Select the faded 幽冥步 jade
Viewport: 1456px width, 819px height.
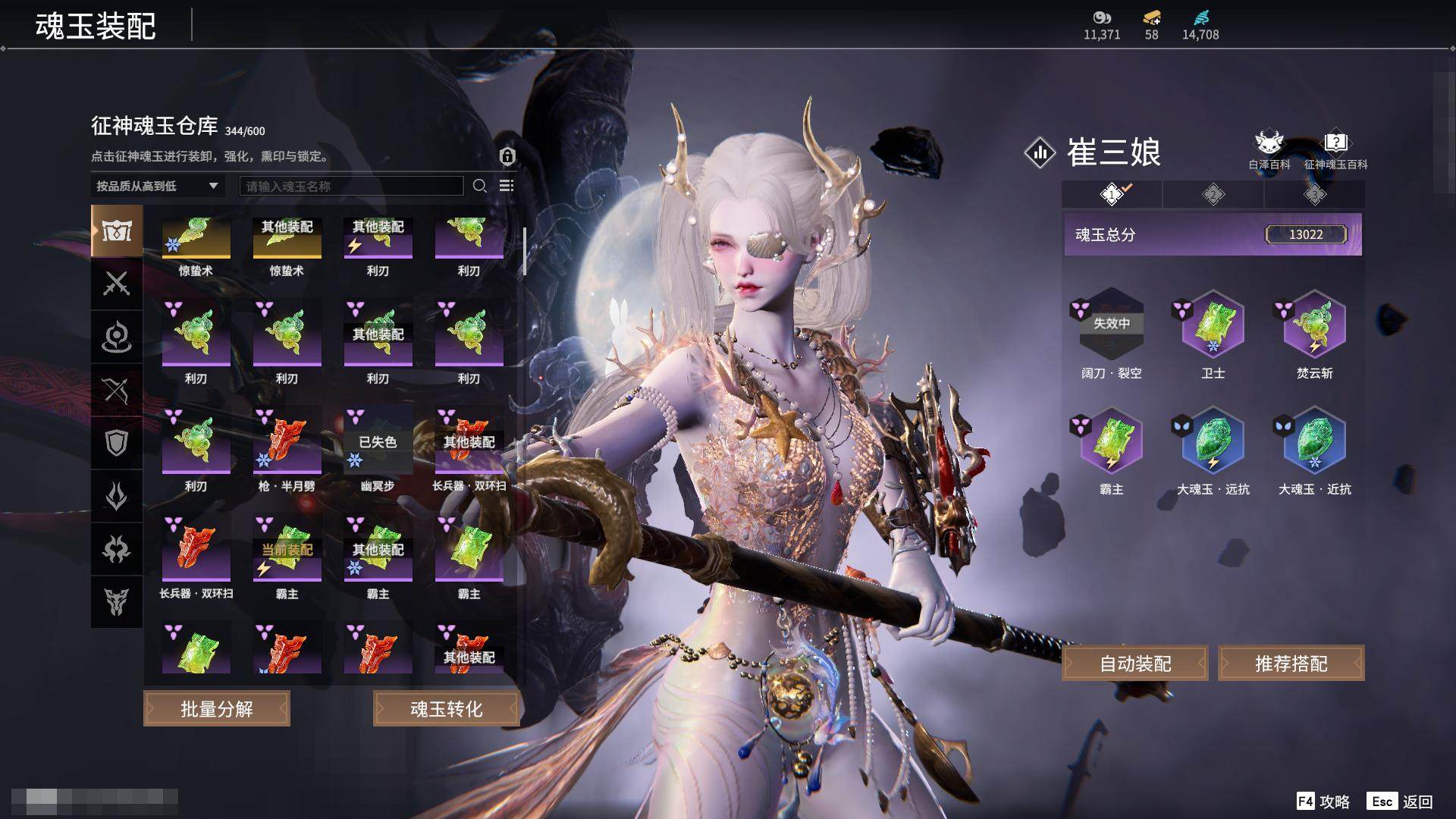point(378,441)
